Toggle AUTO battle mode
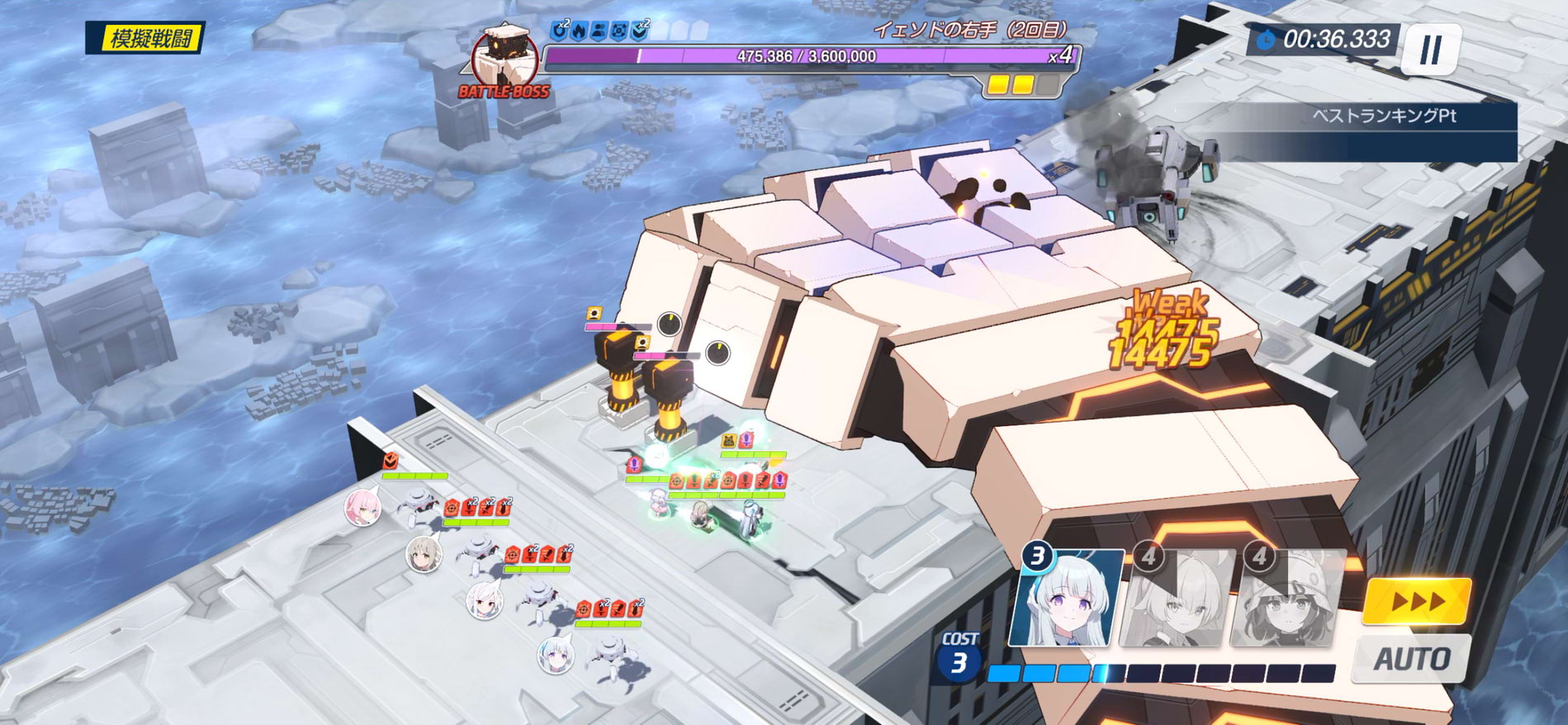Viewport: 1568px width, 725px height. [1411, 659]
